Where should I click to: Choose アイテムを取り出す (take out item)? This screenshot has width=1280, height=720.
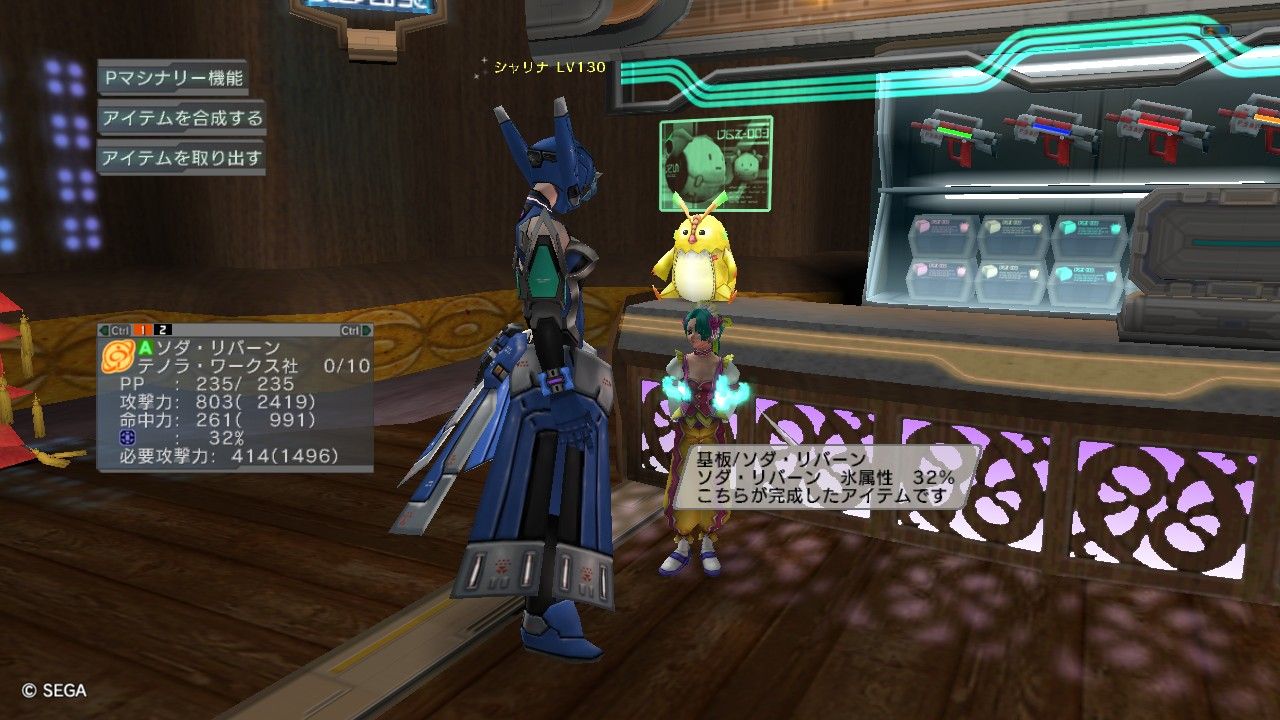tap(181, 158)
